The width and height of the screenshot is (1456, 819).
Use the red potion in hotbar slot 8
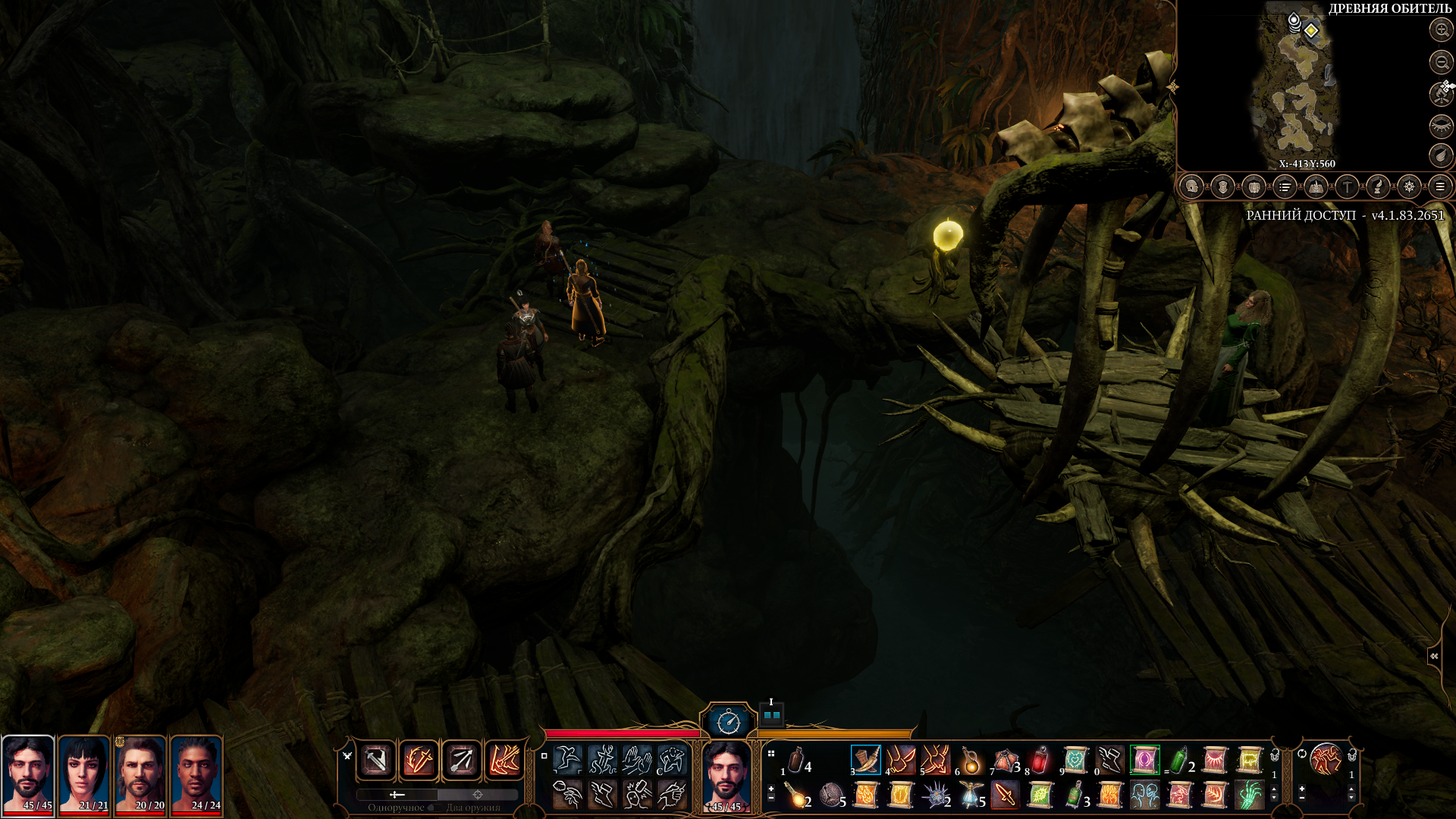(x=1041, y=760)
